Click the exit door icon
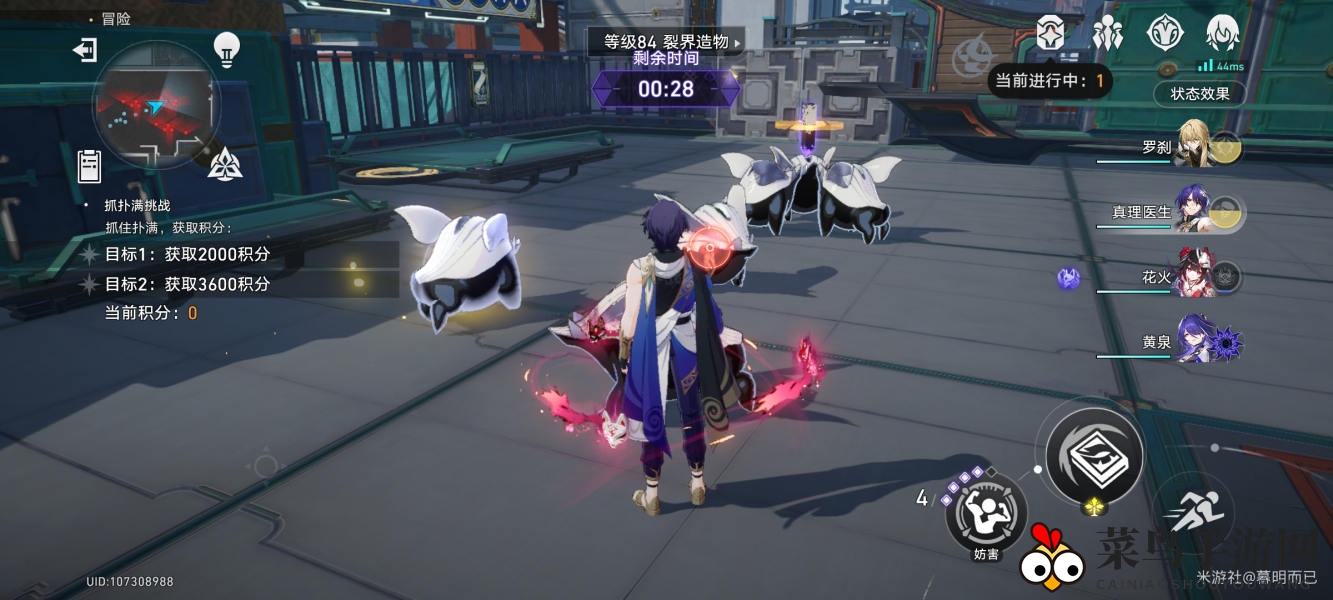 pyautogui.click(x=85, y=50)
